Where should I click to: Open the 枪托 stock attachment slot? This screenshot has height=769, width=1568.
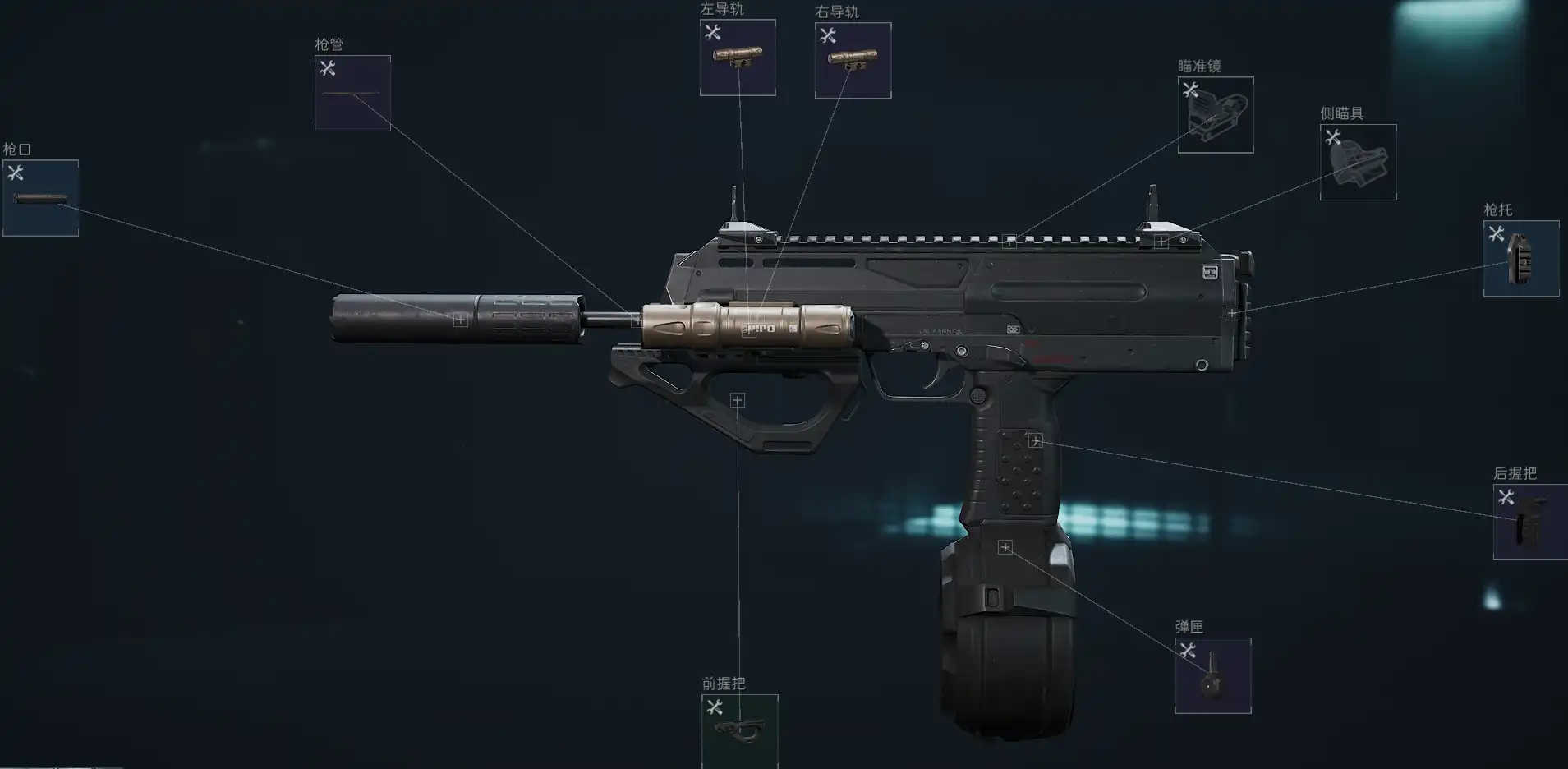point(1521,259)
